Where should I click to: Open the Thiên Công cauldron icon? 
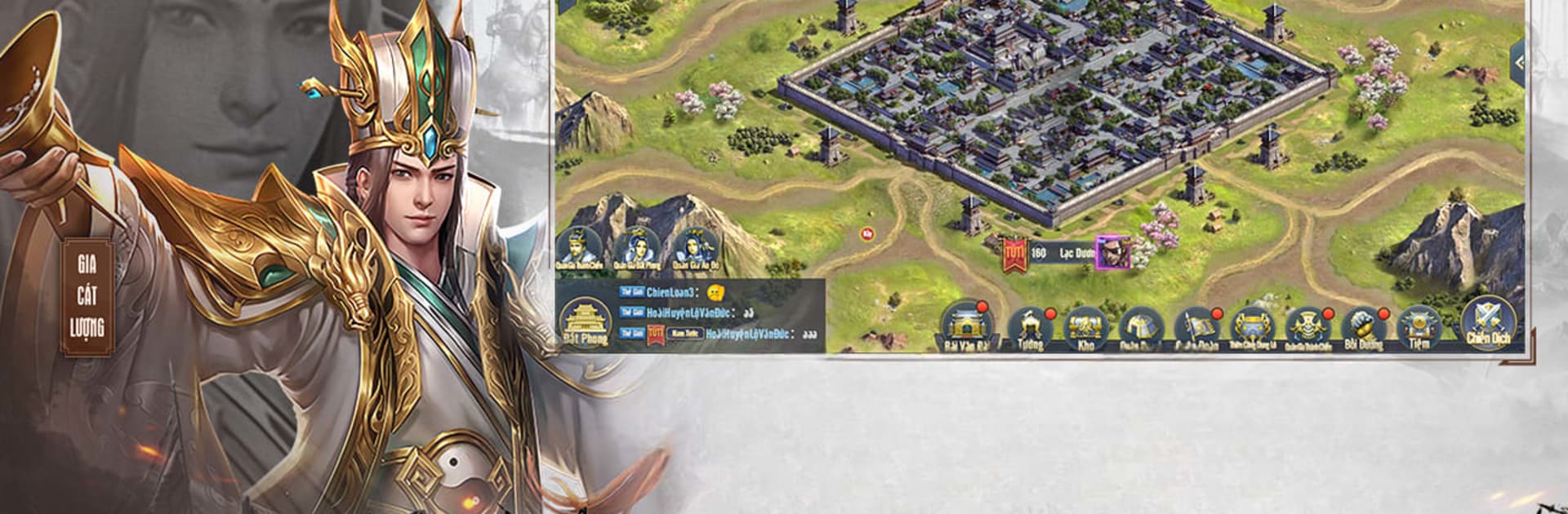(x=1251, y=327)
